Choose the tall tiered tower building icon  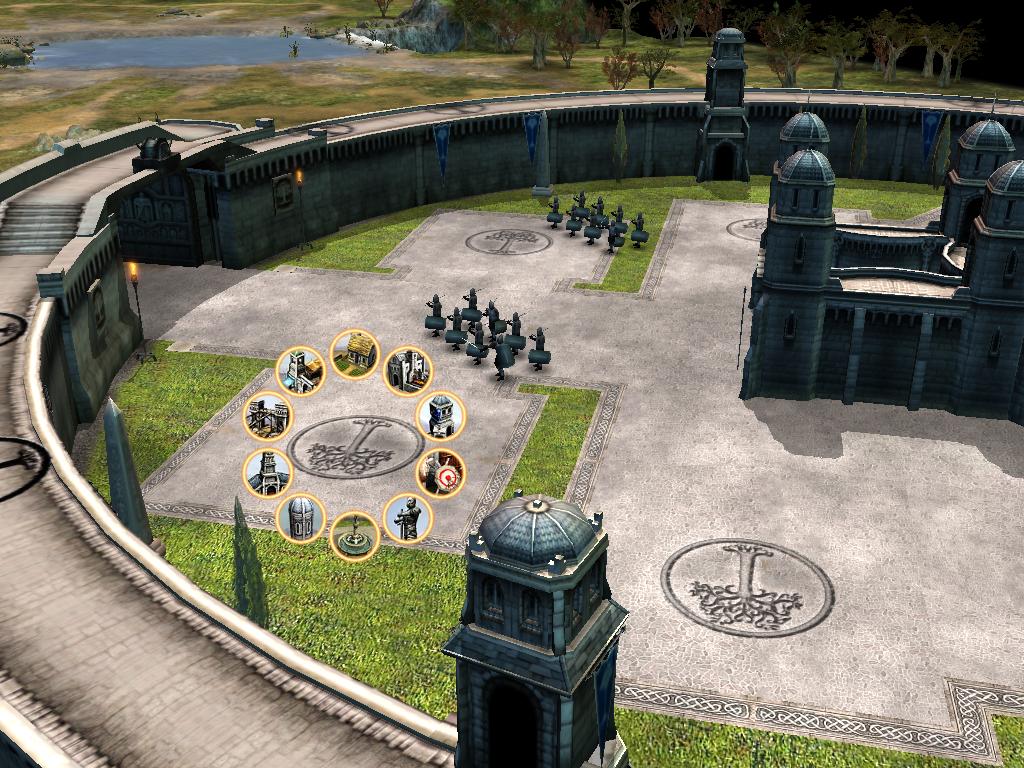pos(268,473)
